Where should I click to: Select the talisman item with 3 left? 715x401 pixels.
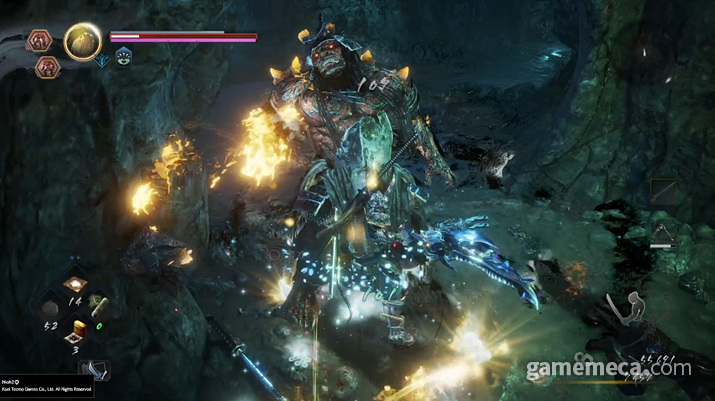76,335
